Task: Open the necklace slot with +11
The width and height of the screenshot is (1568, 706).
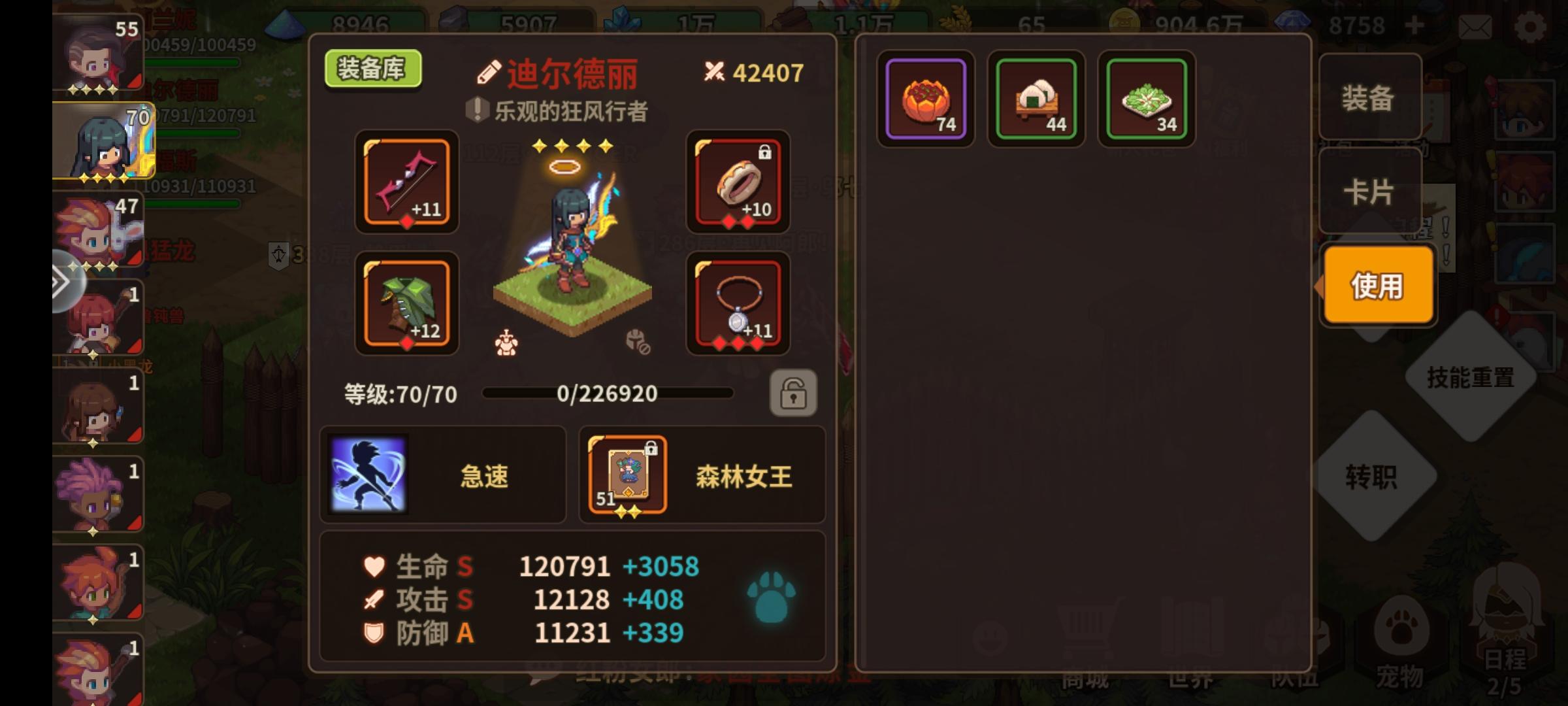Action: click(x=736, y=305)
